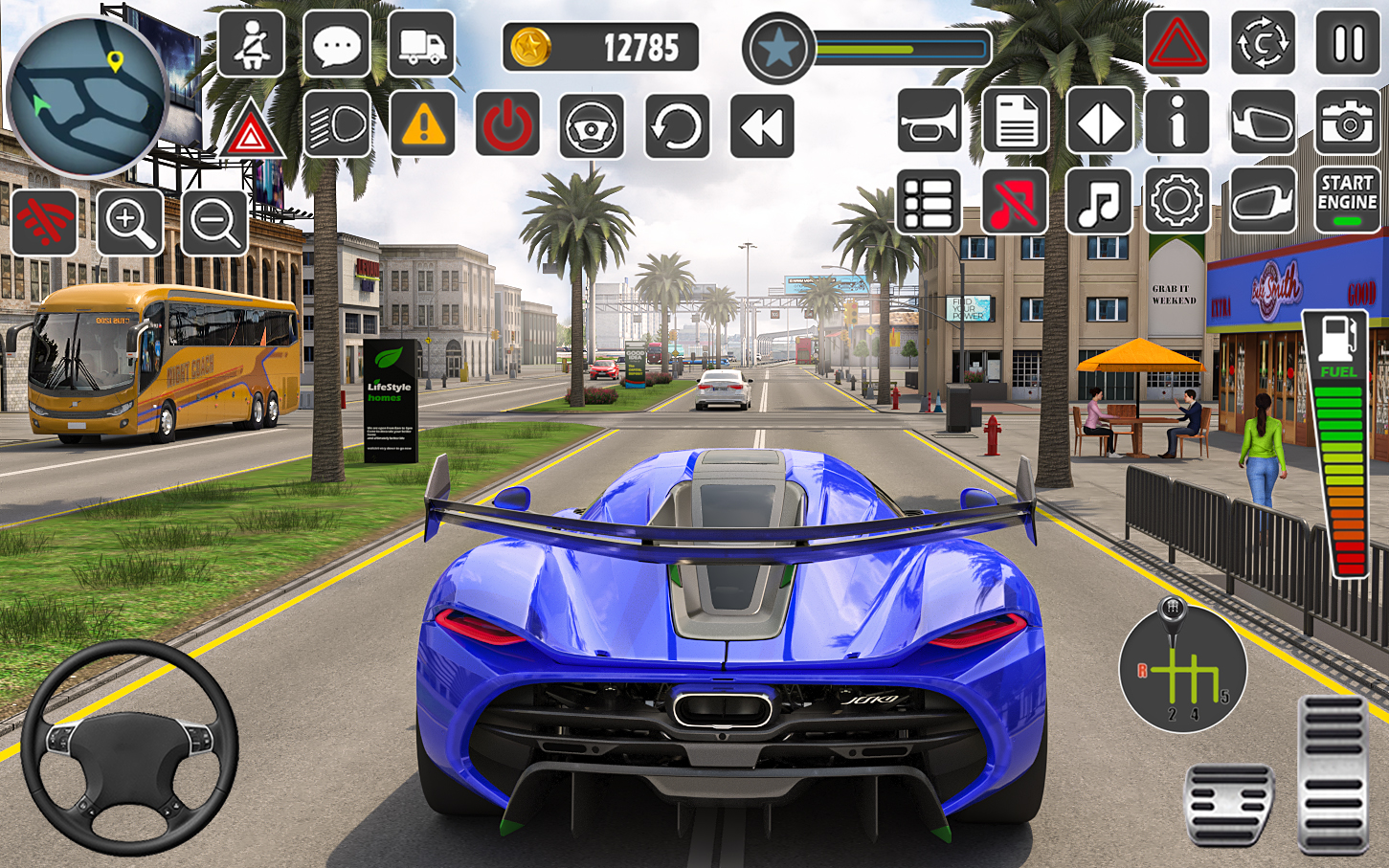Open the info button
Screen dimensions: 1389x868
pos(1177,122)
